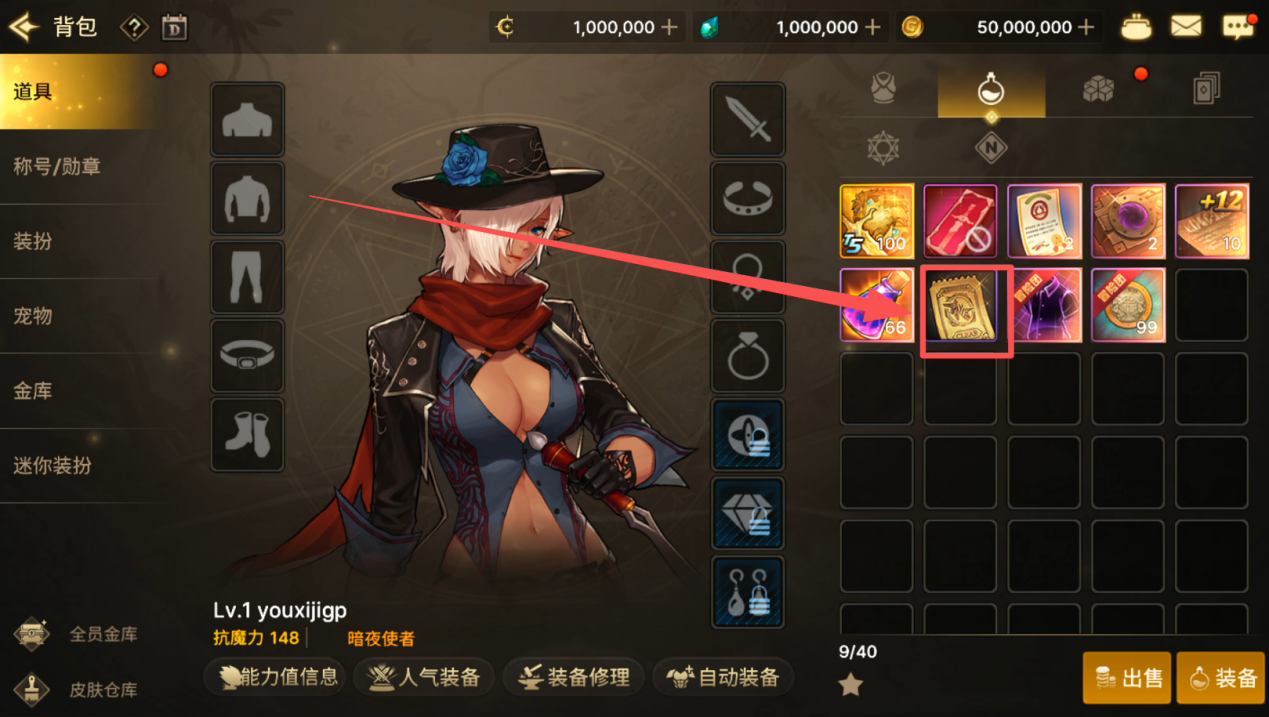Go back with the top-left arrow
The width and height of the screenshot is (1269, 717).
coord(22,26)
